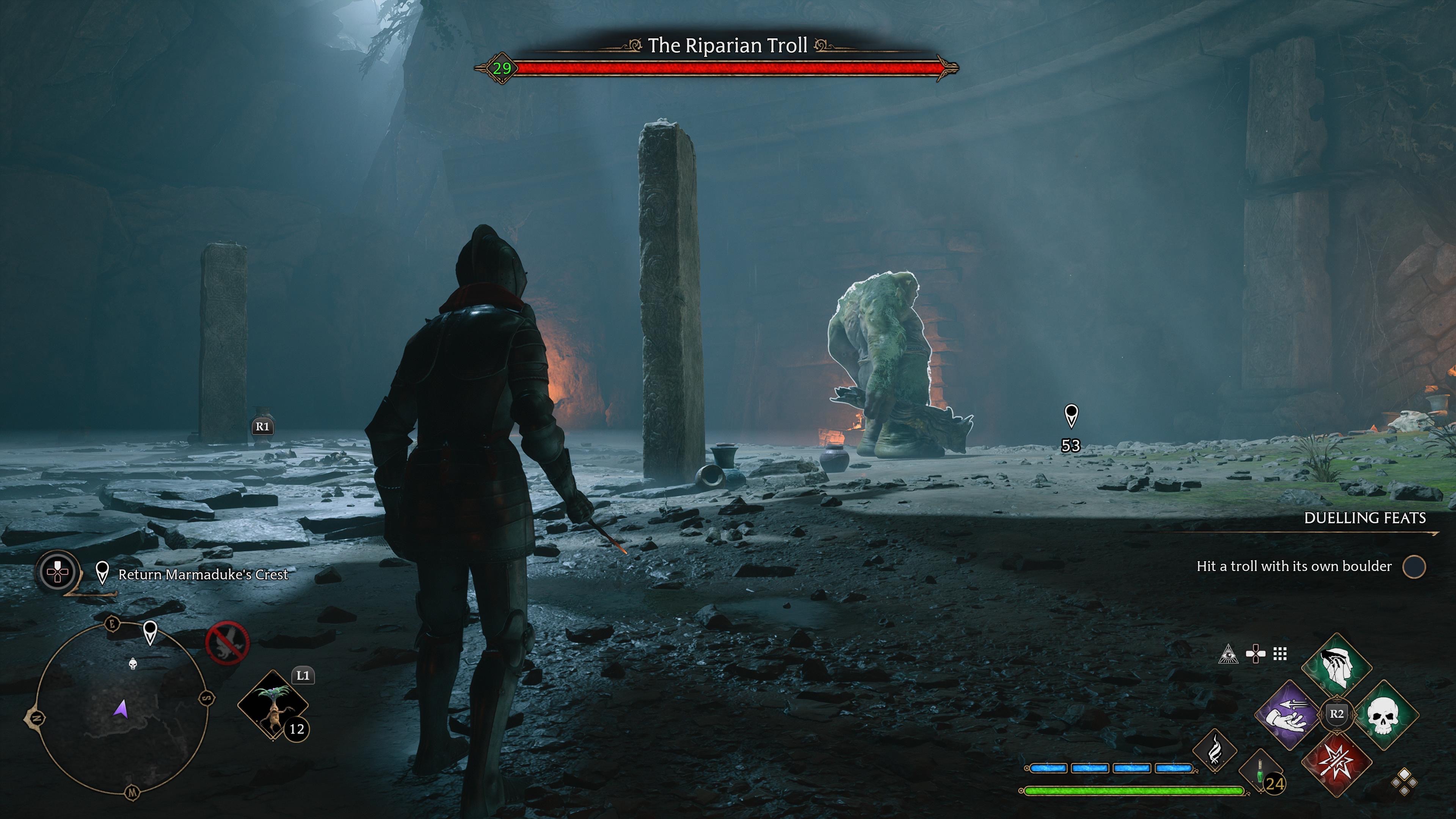Image resolution: width=1456 pixels, height=819 pixels.
Task: Select the Return Marmaduke's Crest objective
Action: [203, 574]
